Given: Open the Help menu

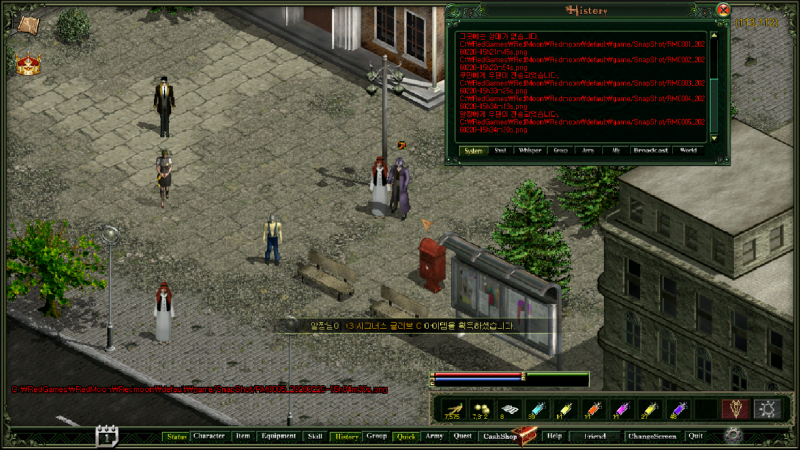Looking at the screenshot, I should click(553, 436).
